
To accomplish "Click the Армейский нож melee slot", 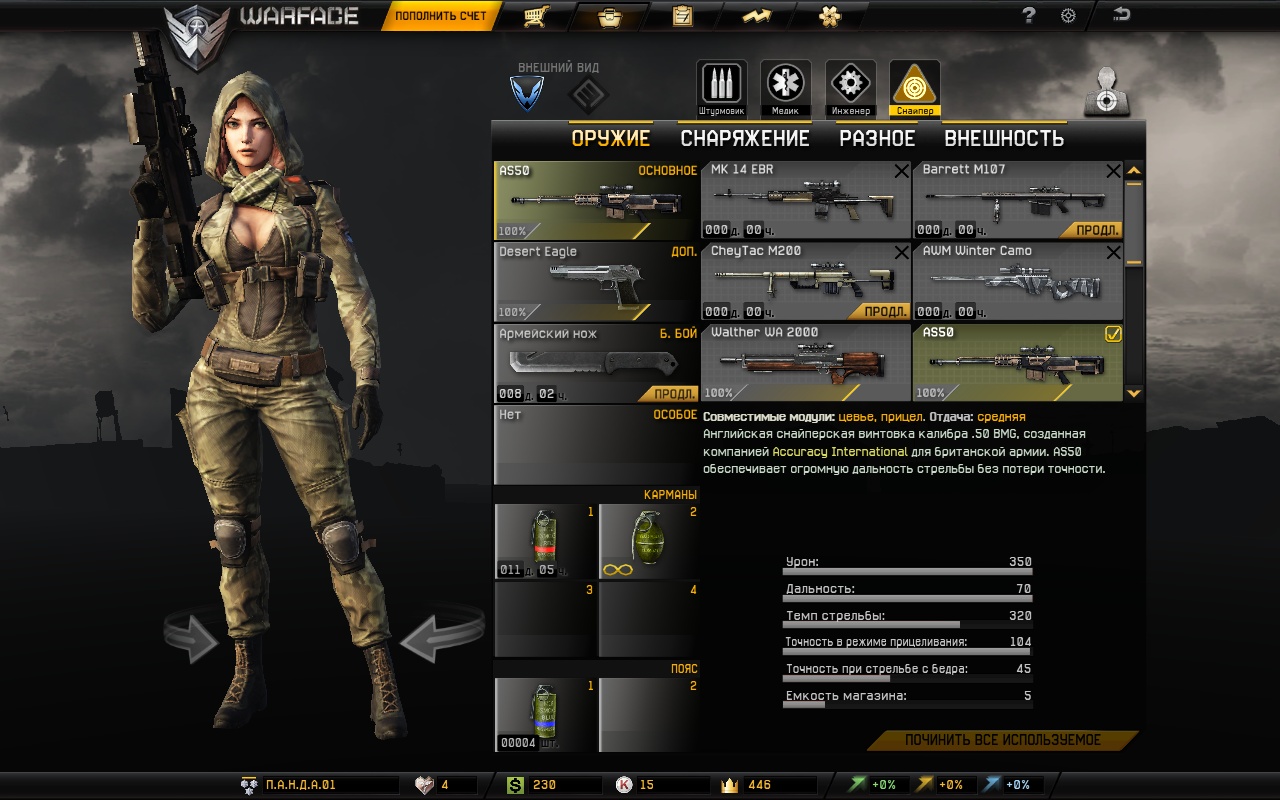I will 596,363.
